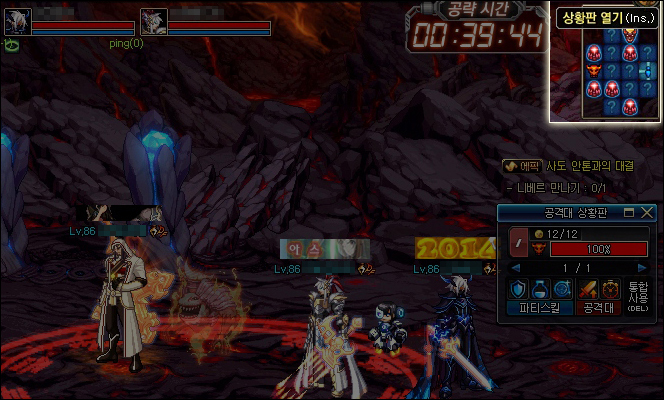664x400 pixels.
Task: Minimize the raid status board window
Action: pyautogui.click(x=629, y=213)
